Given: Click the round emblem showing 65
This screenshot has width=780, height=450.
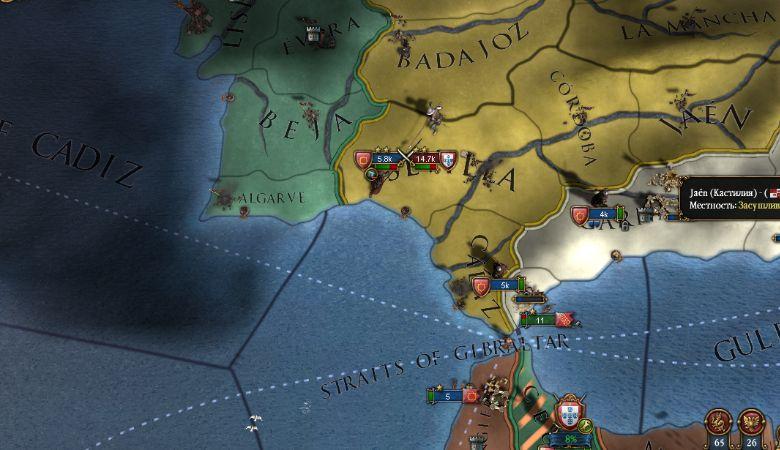Looking at the screenshot, I should click(718, 423).
